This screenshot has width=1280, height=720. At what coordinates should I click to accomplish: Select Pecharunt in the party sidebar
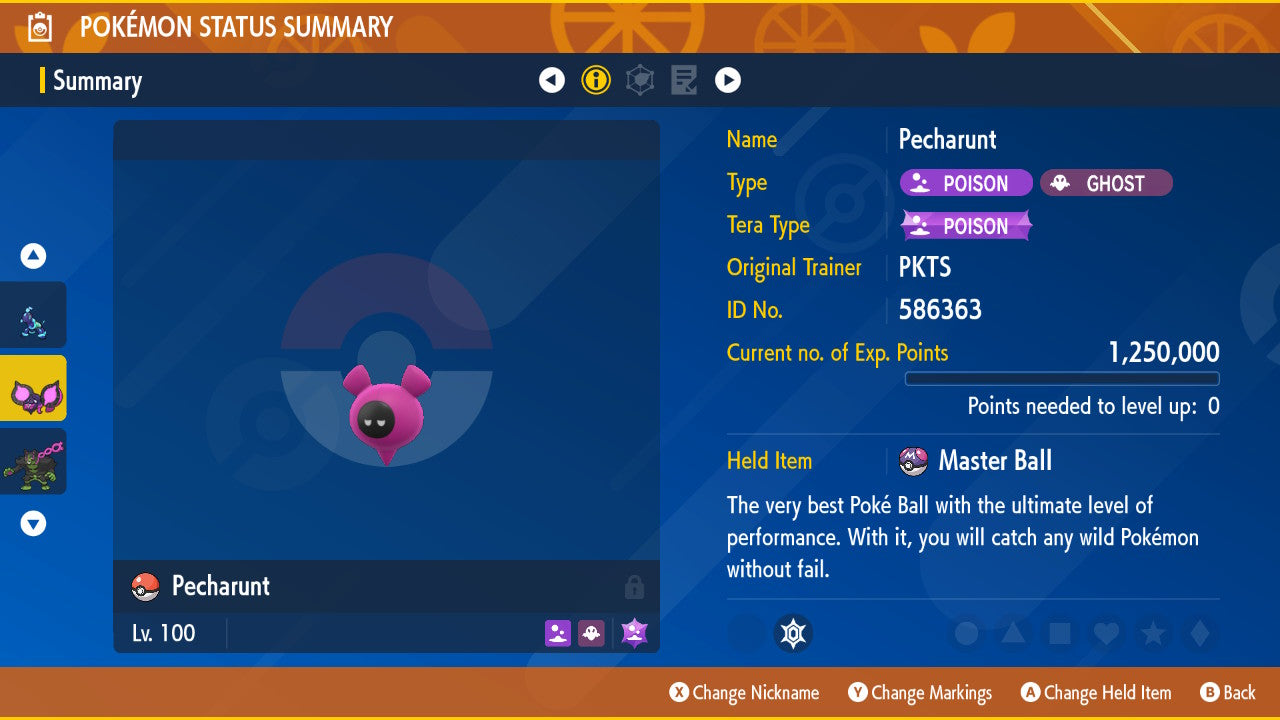pos(33,389)
